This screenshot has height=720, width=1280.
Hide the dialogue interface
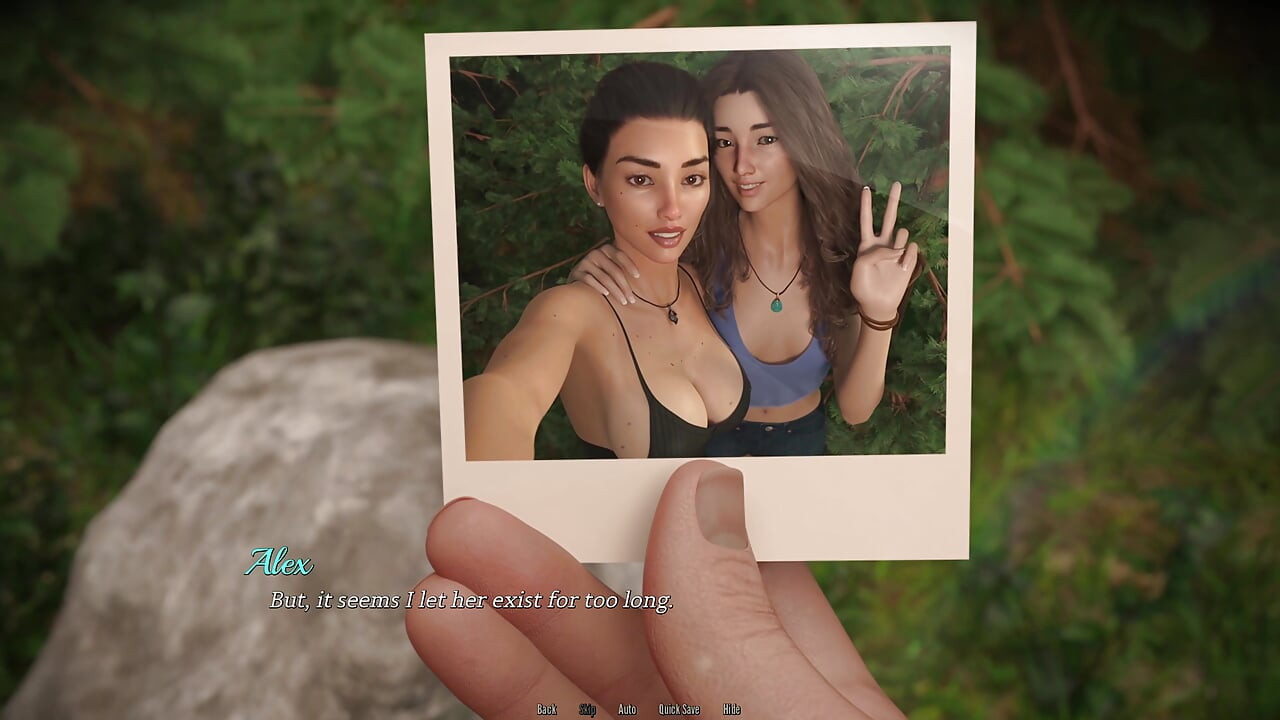coord(730,708)
